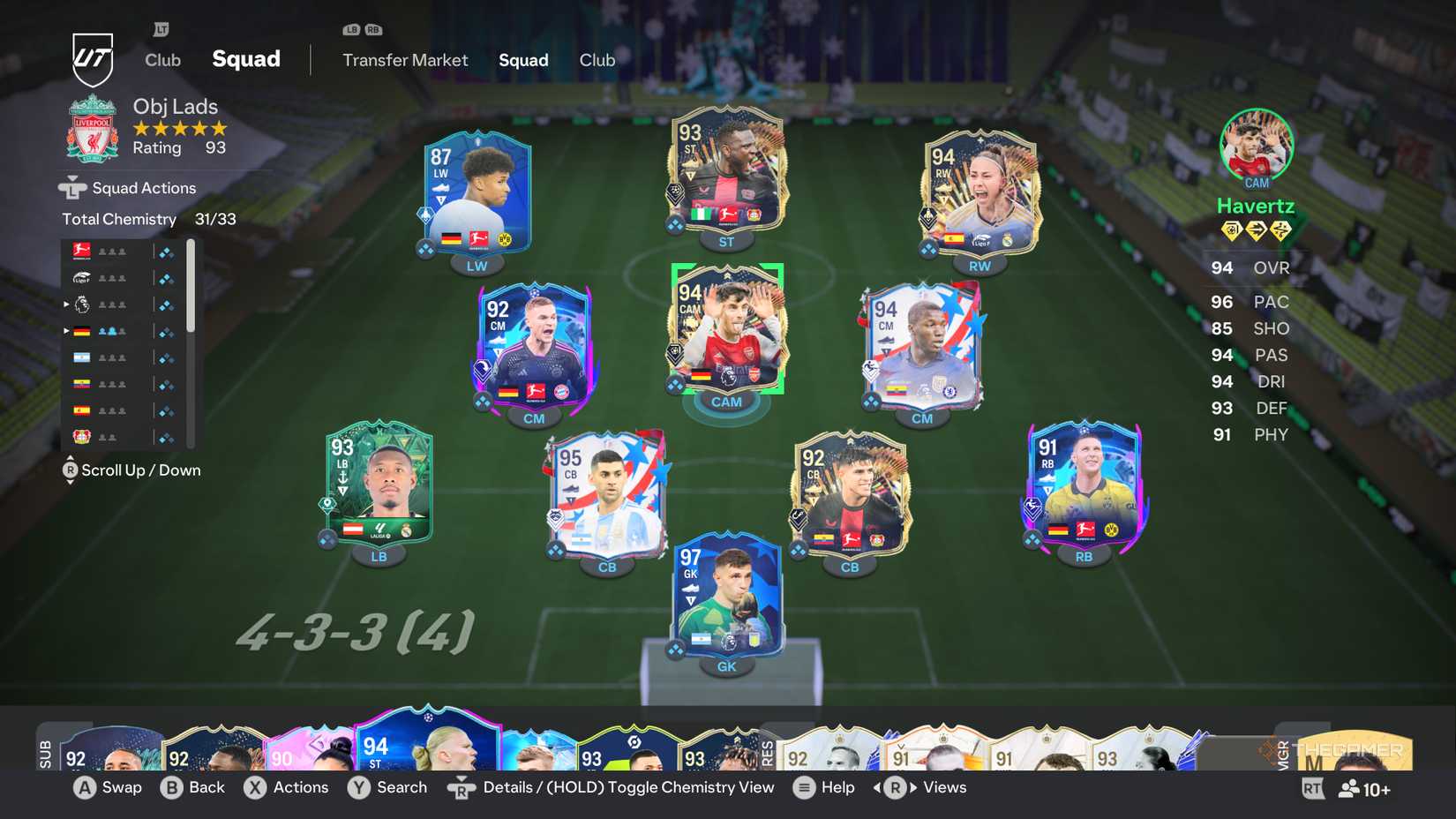This screenshot has height=819, width=1456.
Task: Select the Liverpool club badge
Action: pyautogui.click(x=92, y=129)
